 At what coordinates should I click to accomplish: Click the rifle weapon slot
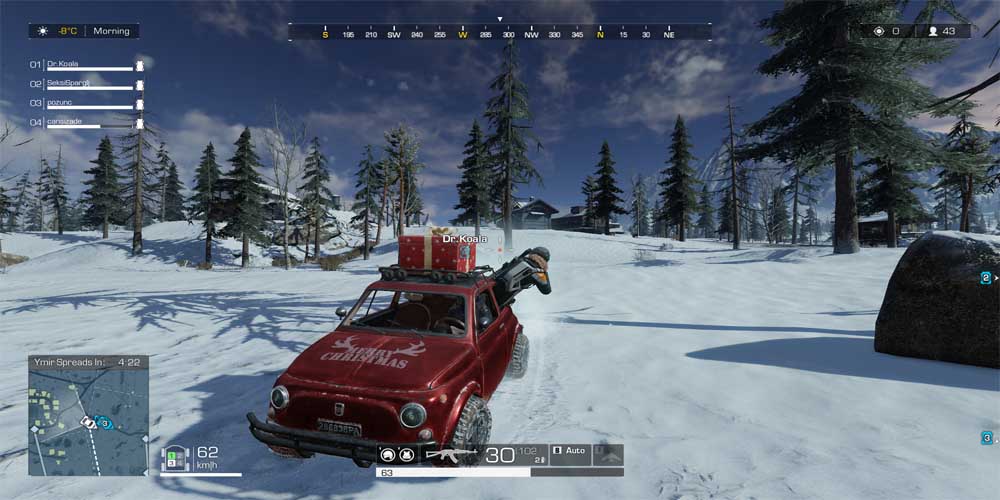pyautogui.click(x=451, y=455)
